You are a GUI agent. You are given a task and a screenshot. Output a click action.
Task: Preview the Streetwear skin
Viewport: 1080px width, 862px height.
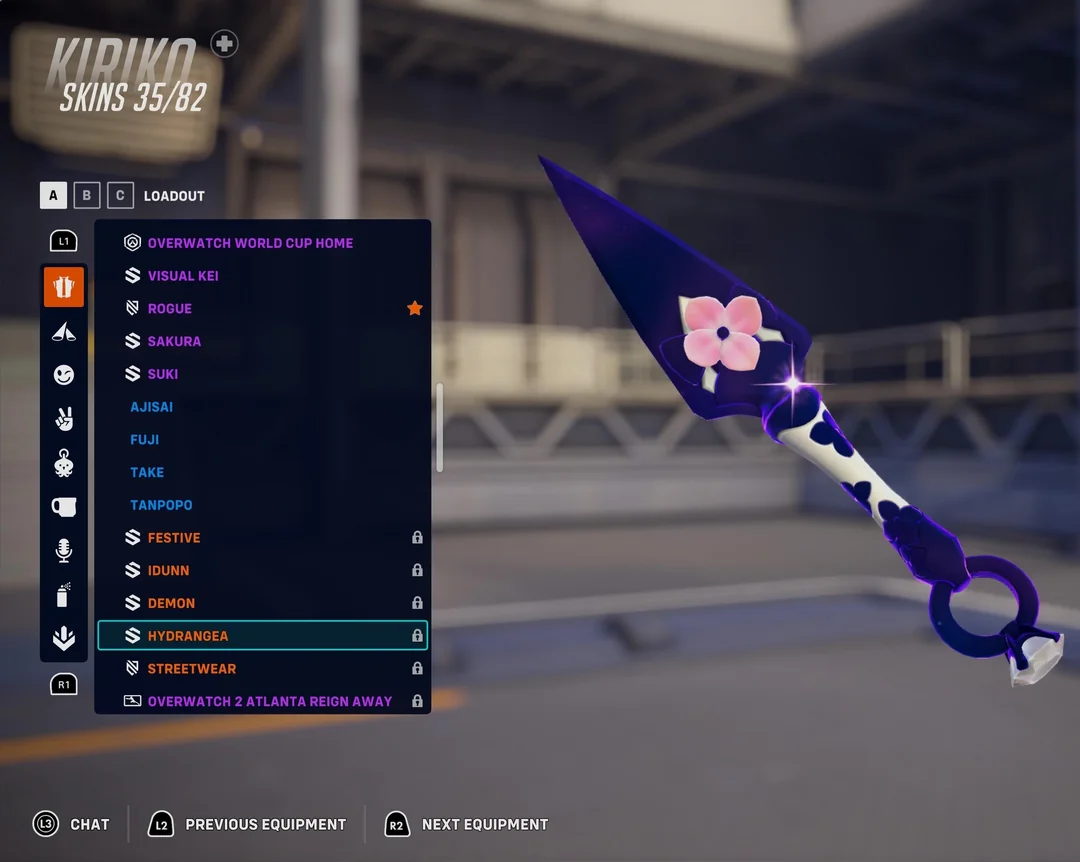(192, 669)
